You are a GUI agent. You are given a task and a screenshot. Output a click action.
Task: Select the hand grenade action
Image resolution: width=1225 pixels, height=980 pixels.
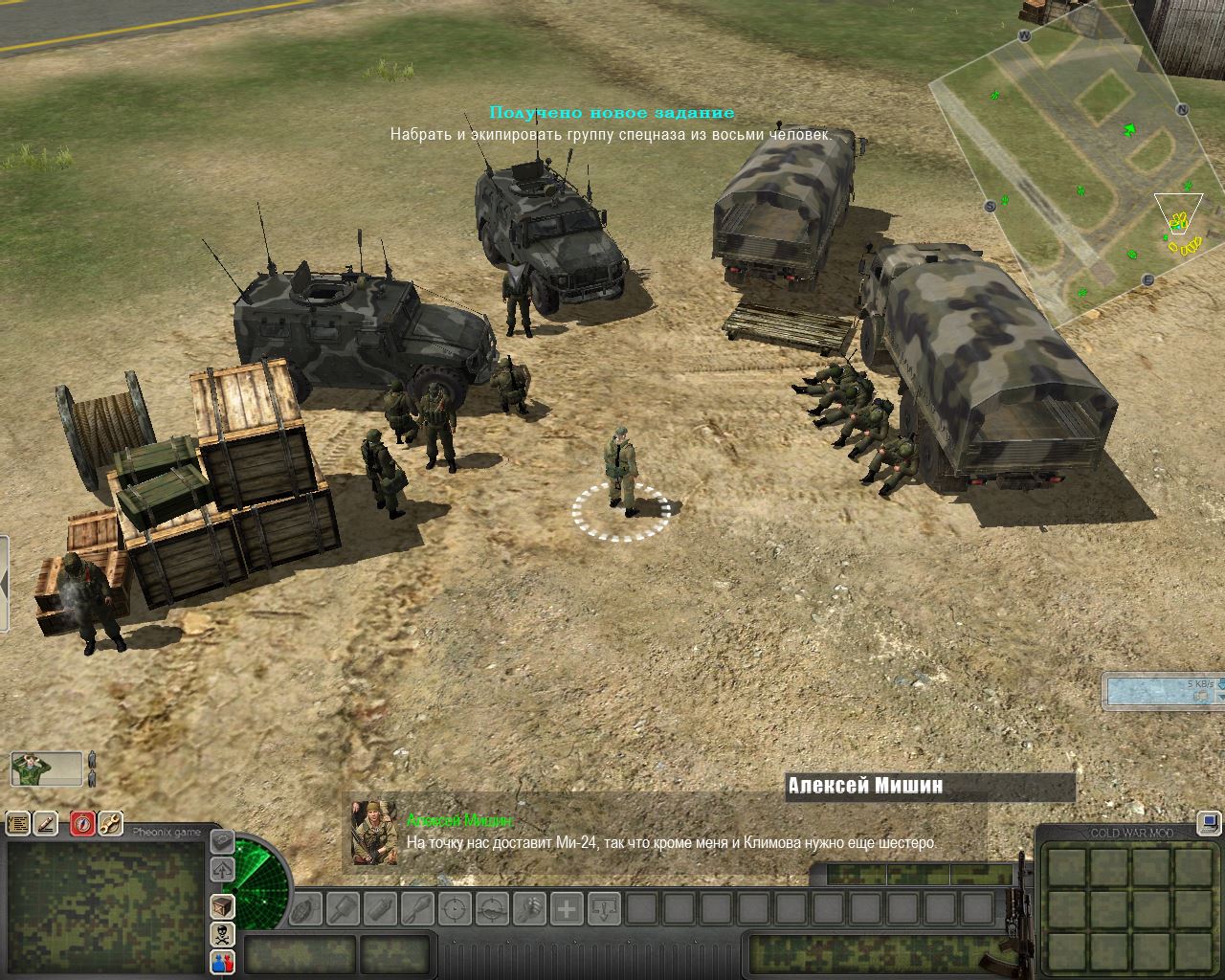click(x=306, y=908)
